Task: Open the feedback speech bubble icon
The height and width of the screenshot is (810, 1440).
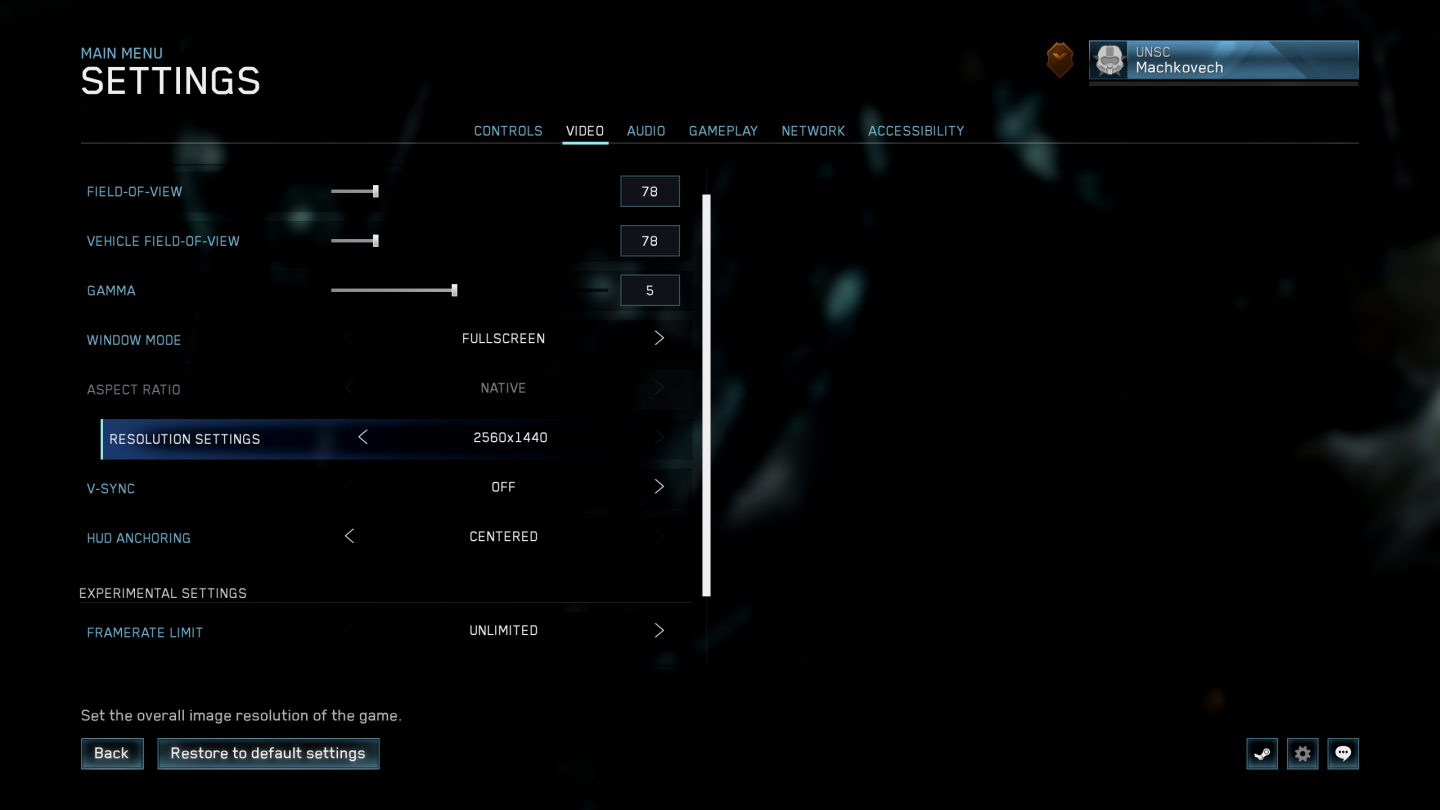Action: [1343, 753]
